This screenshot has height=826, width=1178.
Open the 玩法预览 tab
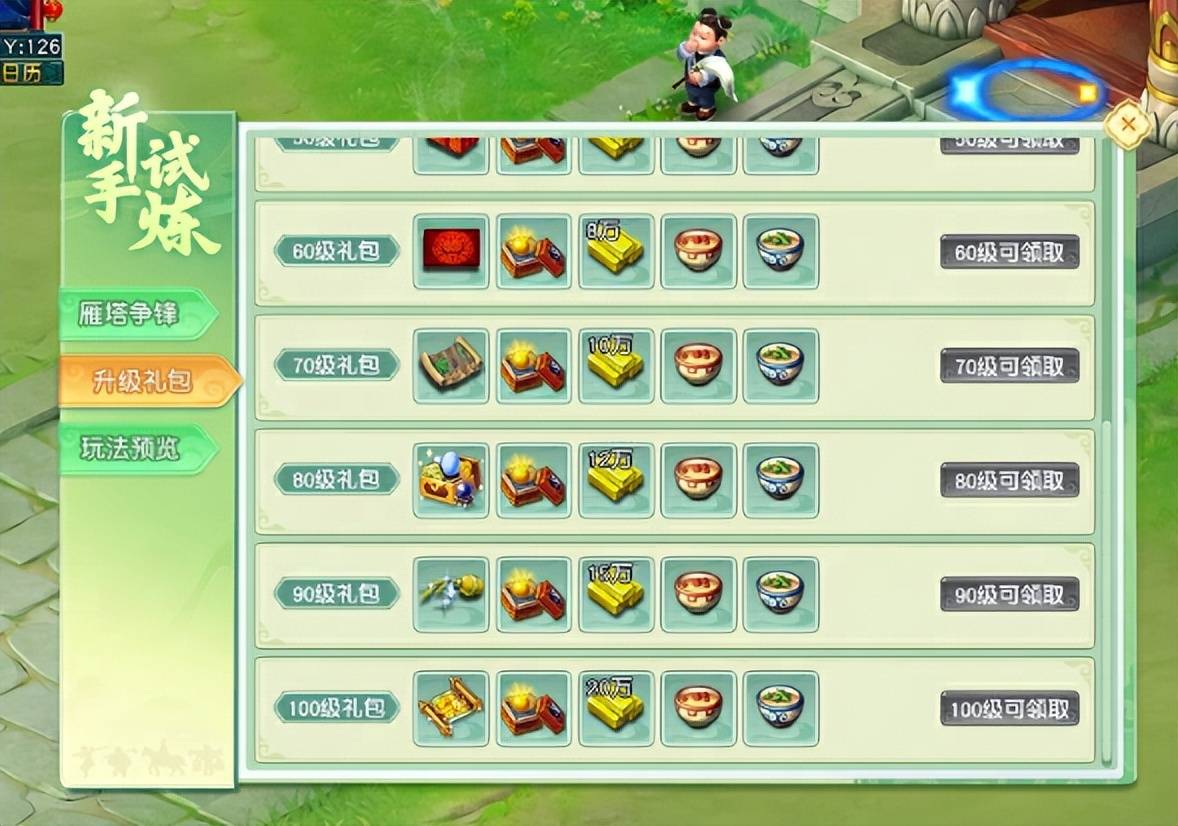pyautogui.click(x=130, y=449)
